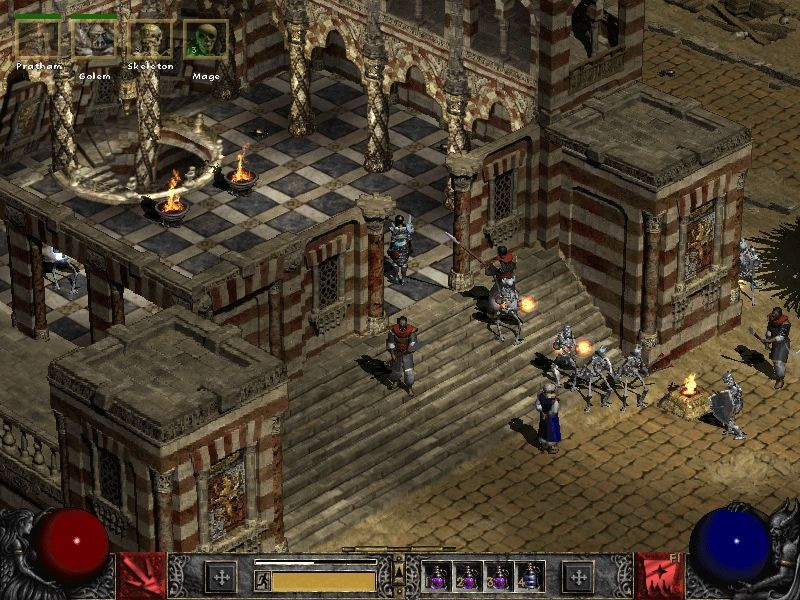Open the left-click attack skill selector
The width and height of the screenshot is (800, 600).
pyautogui.click(x=141, y=576)
